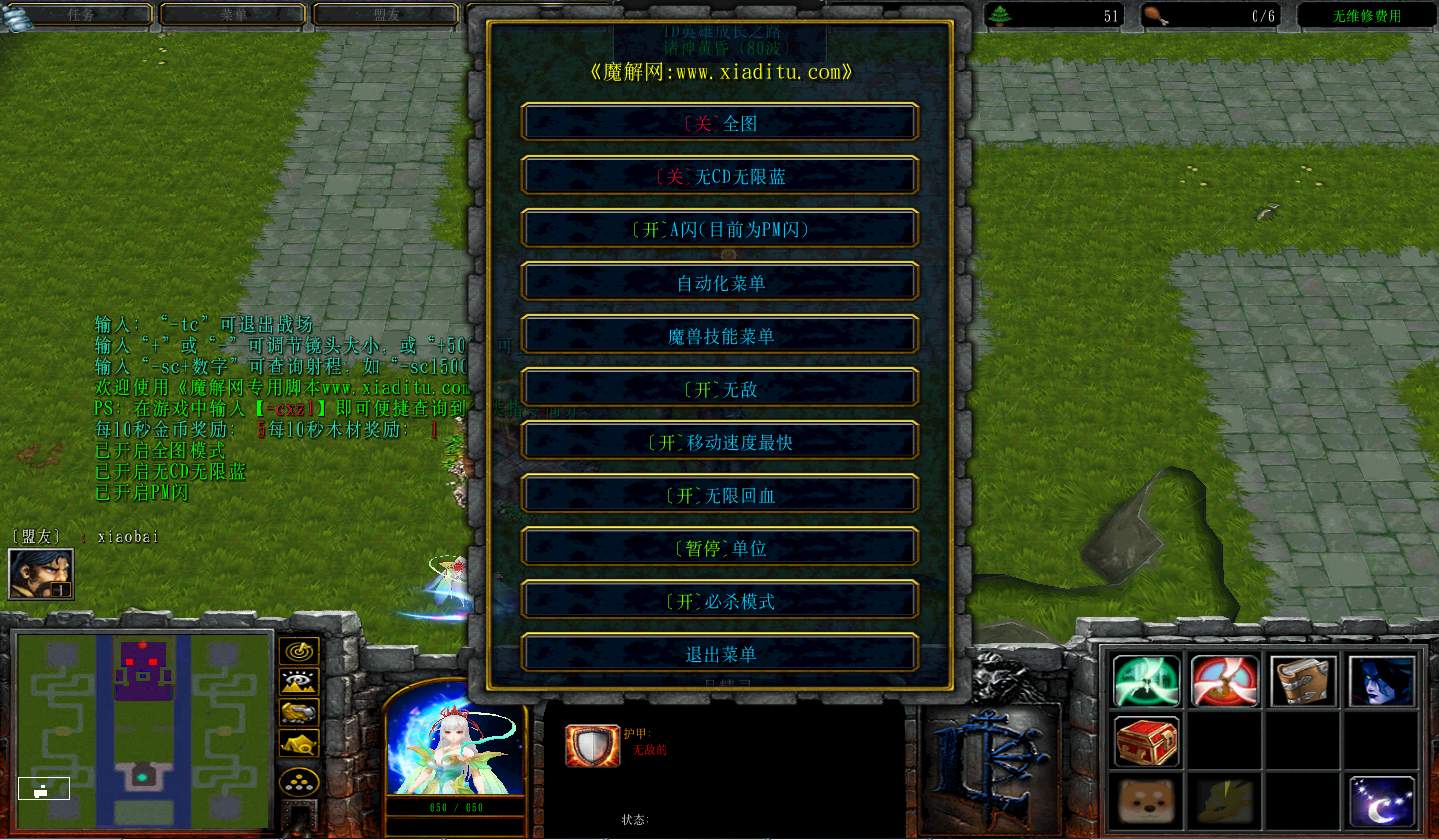Select the dog face inventory item

tap(1146, 803)
